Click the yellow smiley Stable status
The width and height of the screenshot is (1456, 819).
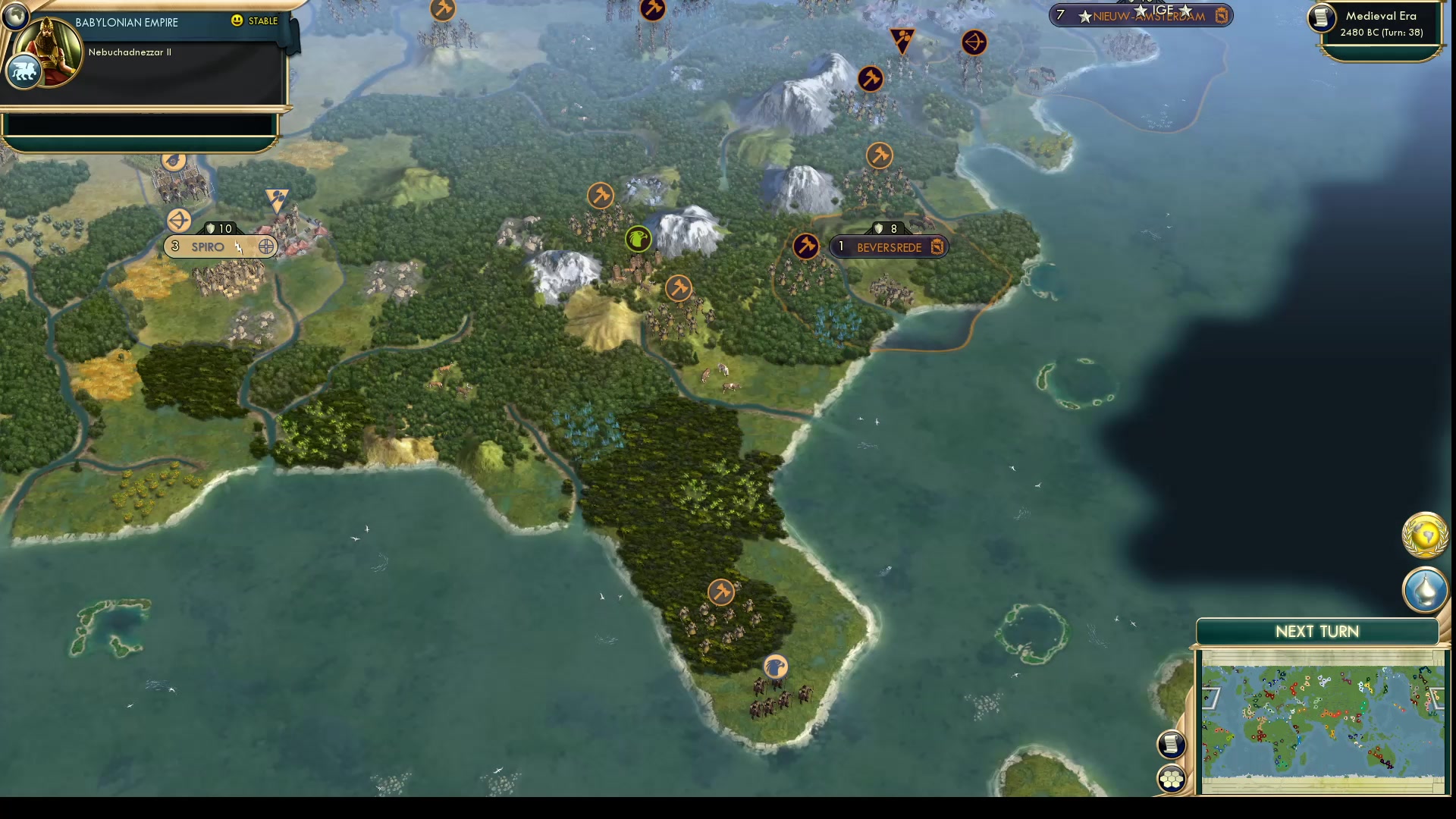click(x=255, y=20)
